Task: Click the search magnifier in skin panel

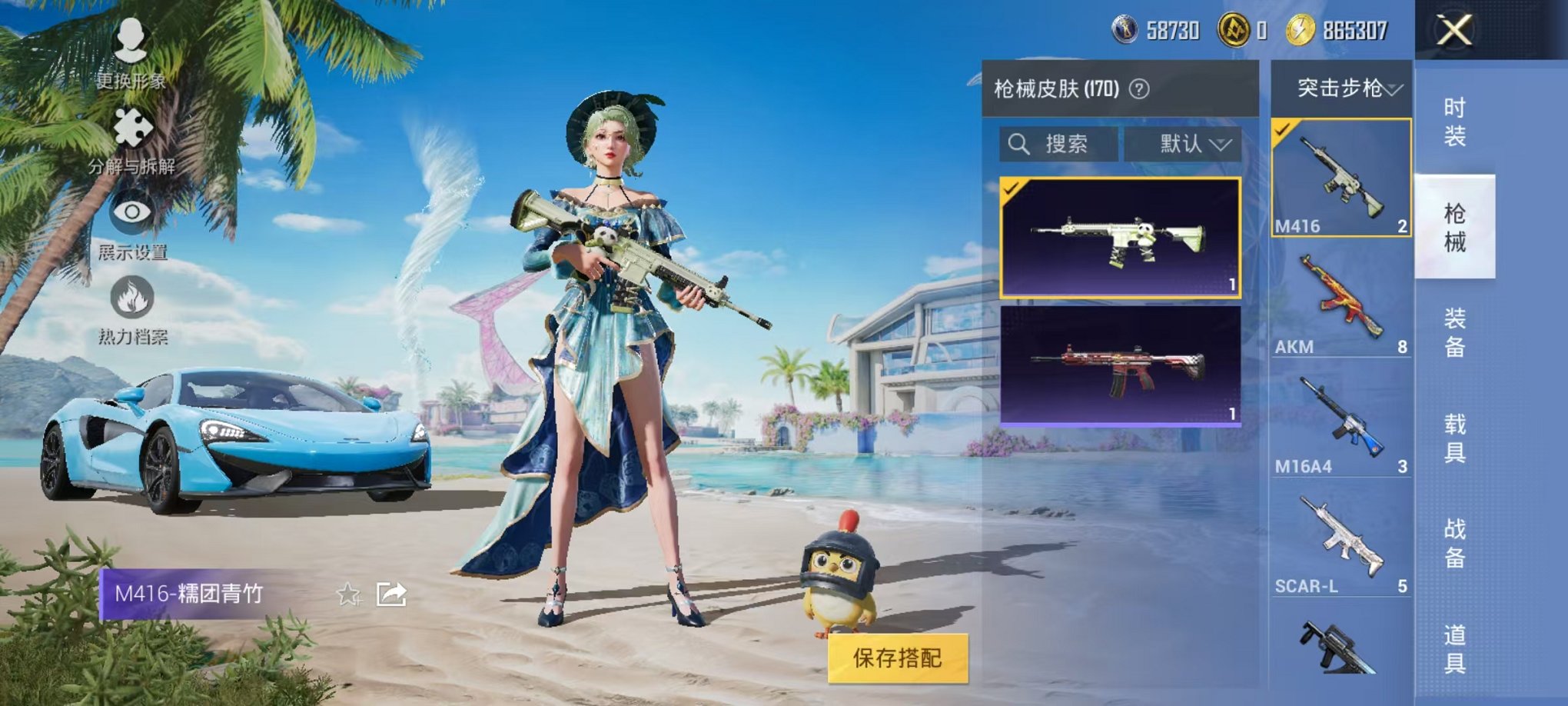Action: [1020, 143]
